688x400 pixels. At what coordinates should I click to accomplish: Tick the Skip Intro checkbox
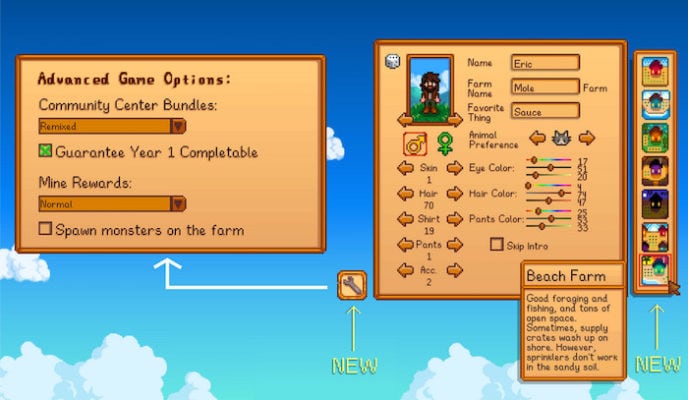click(497, 244)
